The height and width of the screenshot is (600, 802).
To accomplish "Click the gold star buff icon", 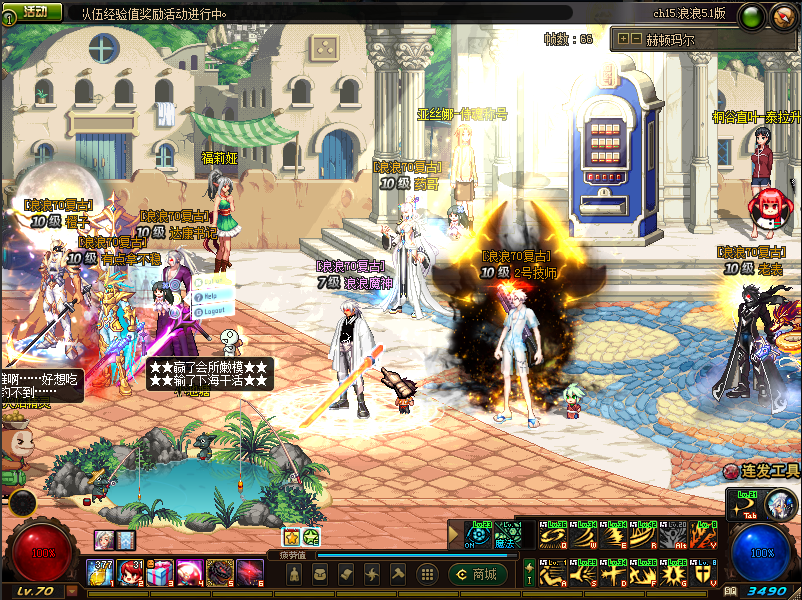I will coord(292,538).
